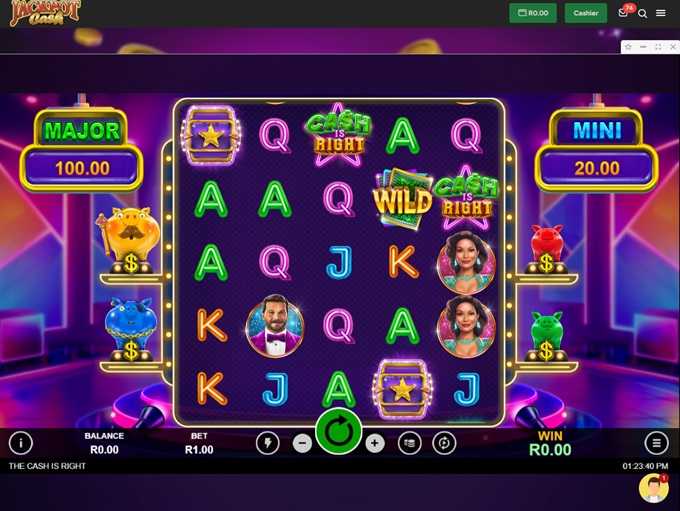This screenshot has height=511, width=680.
Task: Open the casino site's main menu
Action: click(661, 14)
